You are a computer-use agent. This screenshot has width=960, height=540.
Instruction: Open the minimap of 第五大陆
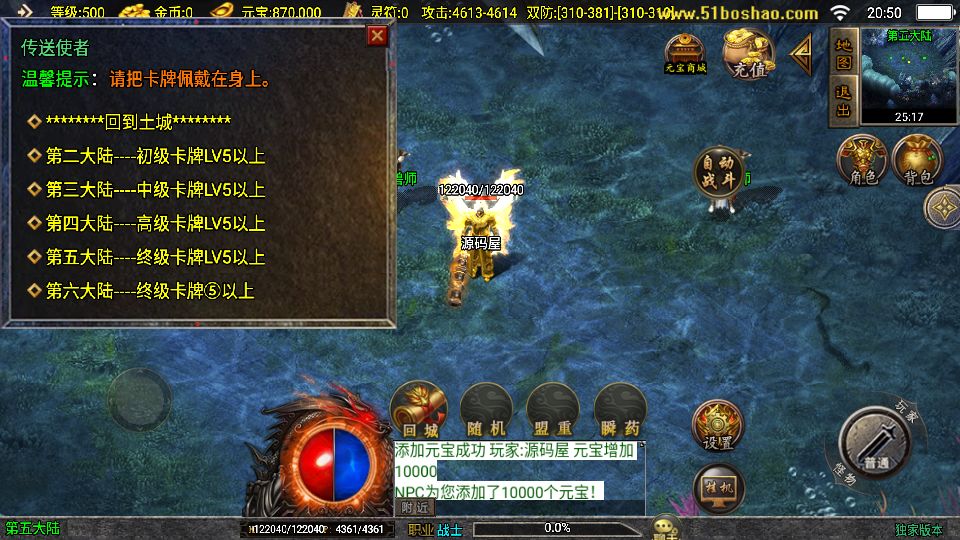click(x=908, y=75)
